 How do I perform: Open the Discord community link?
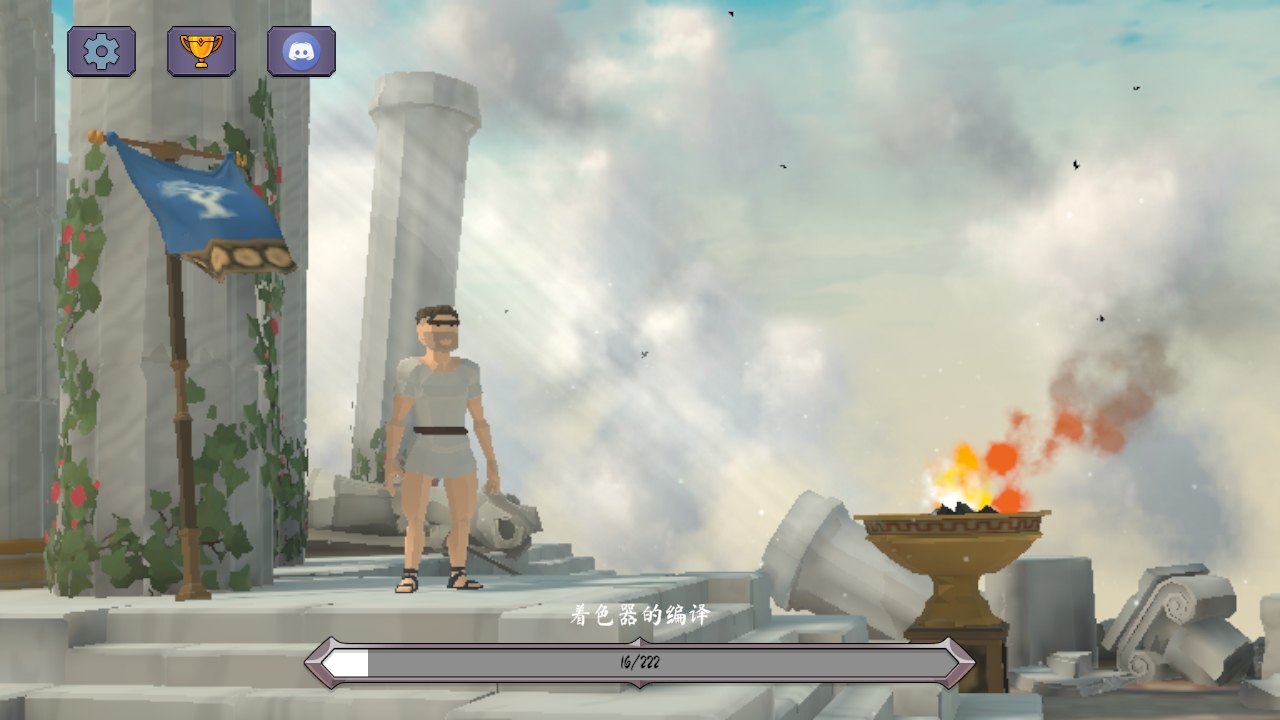(x=301, y=51)
